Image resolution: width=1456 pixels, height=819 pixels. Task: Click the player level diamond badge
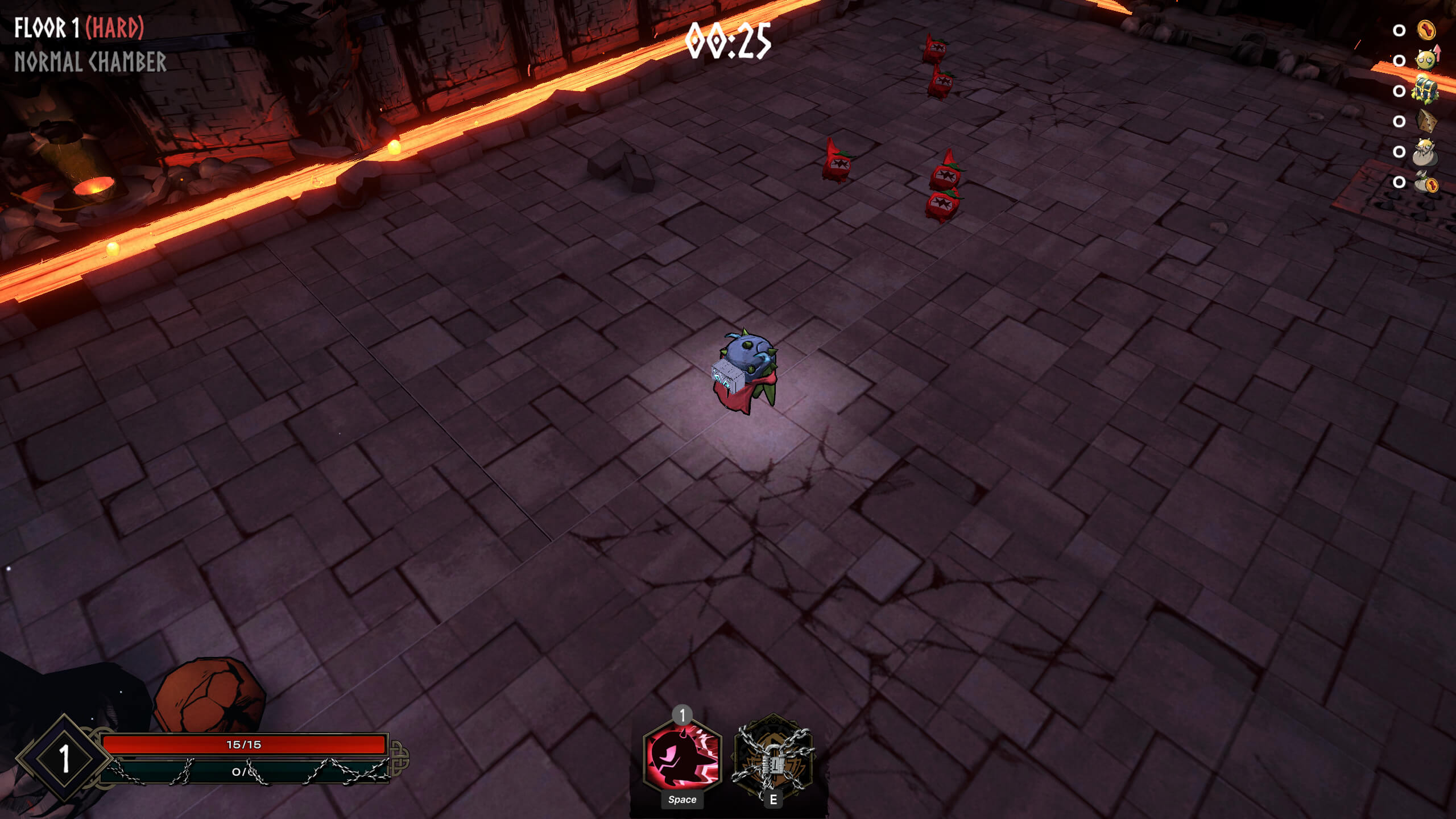pyautogui.click(x=64, y=758)
